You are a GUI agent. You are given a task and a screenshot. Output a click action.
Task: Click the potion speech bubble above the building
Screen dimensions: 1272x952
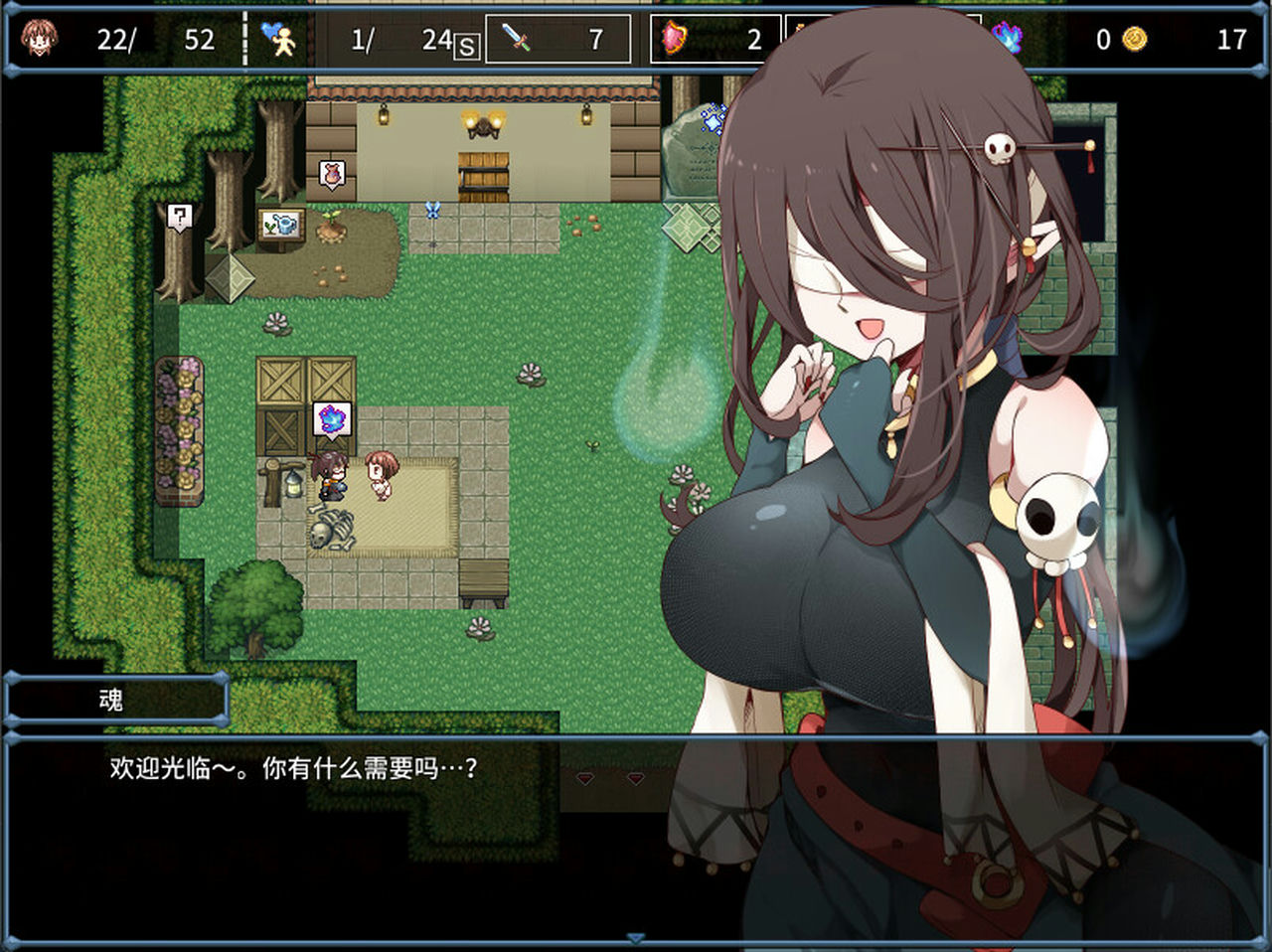332,171
